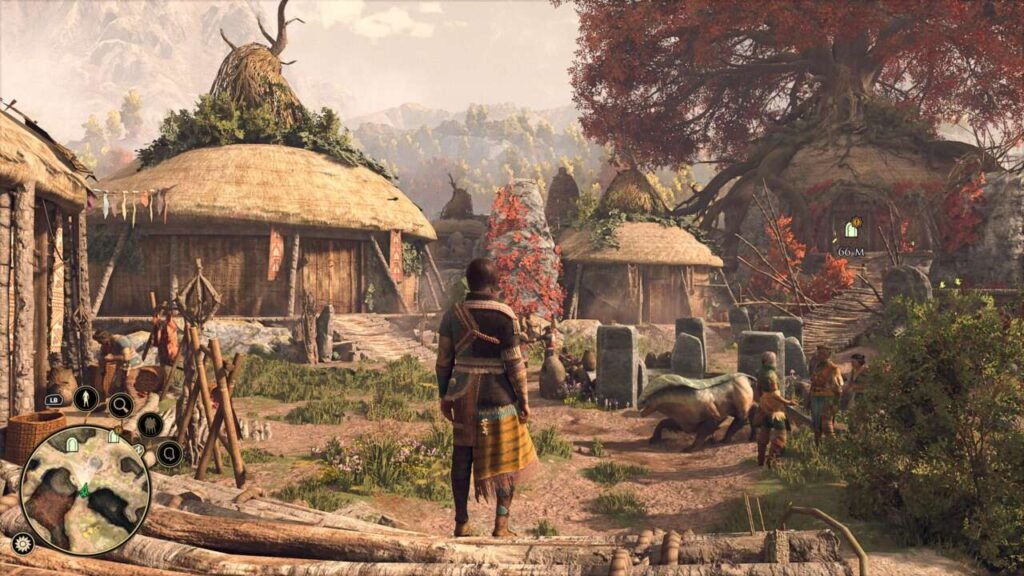Activate the magnifying glass icon
1024x576 pixels.
coord(121,404)
